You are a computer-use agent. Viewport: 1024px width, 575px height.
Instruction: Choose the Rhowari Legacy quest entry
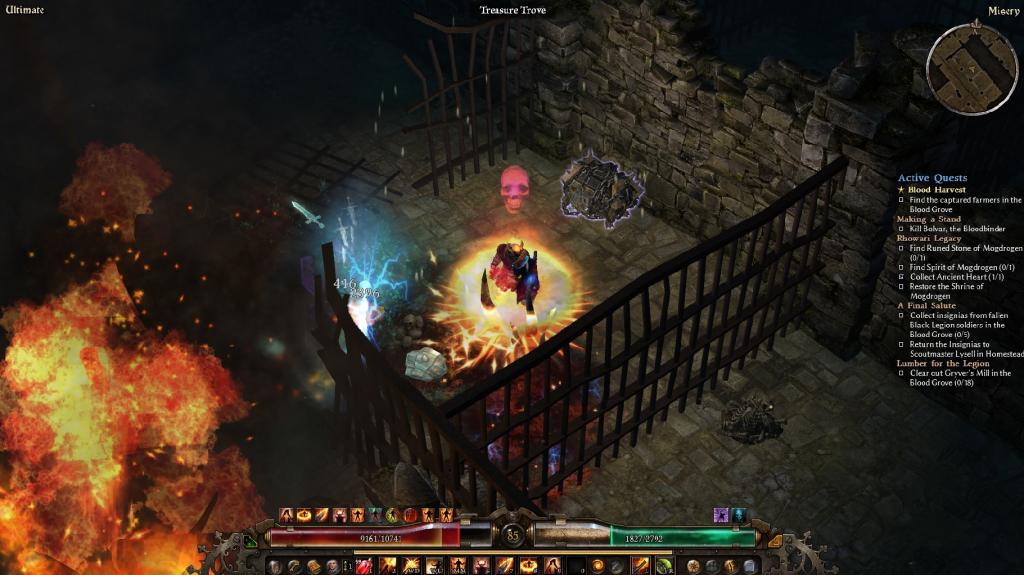(929, 238)
